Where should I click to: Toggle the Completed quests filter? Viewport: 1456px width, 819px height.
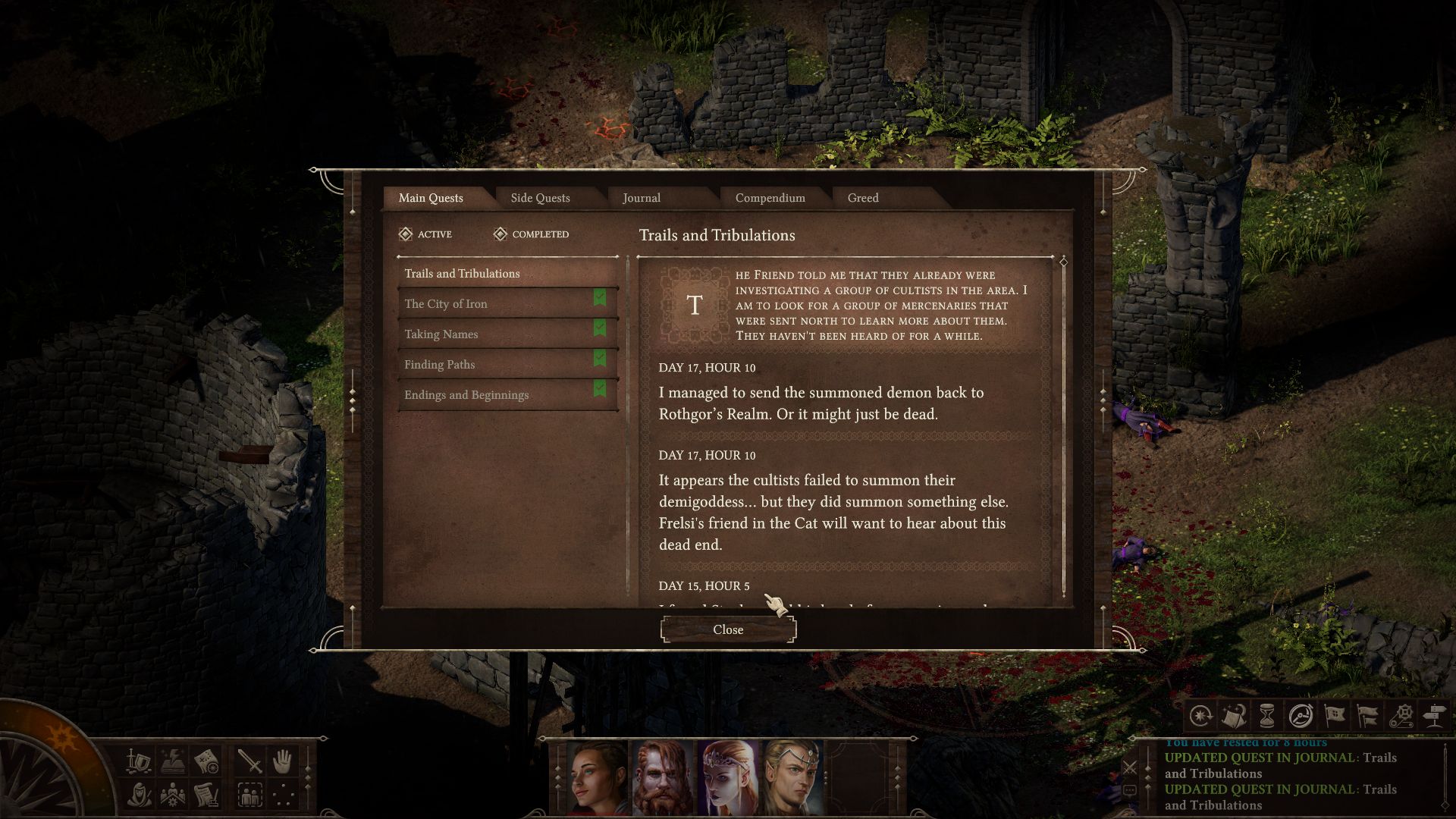pyautogui.click(x=531, y=234)
